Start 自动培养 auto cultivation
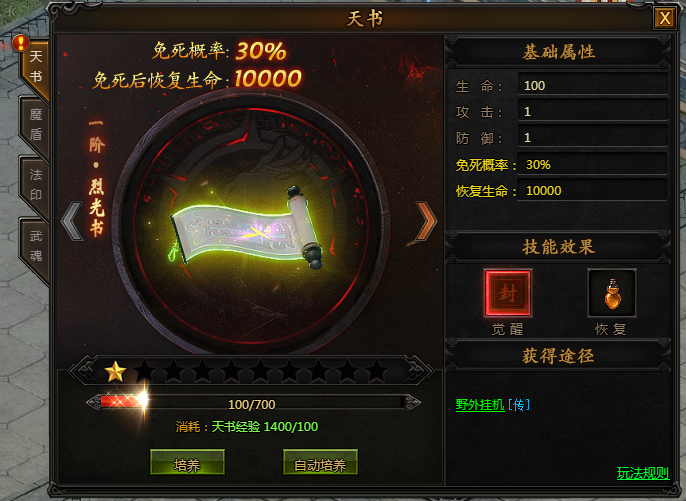 [x=320, y=464]
